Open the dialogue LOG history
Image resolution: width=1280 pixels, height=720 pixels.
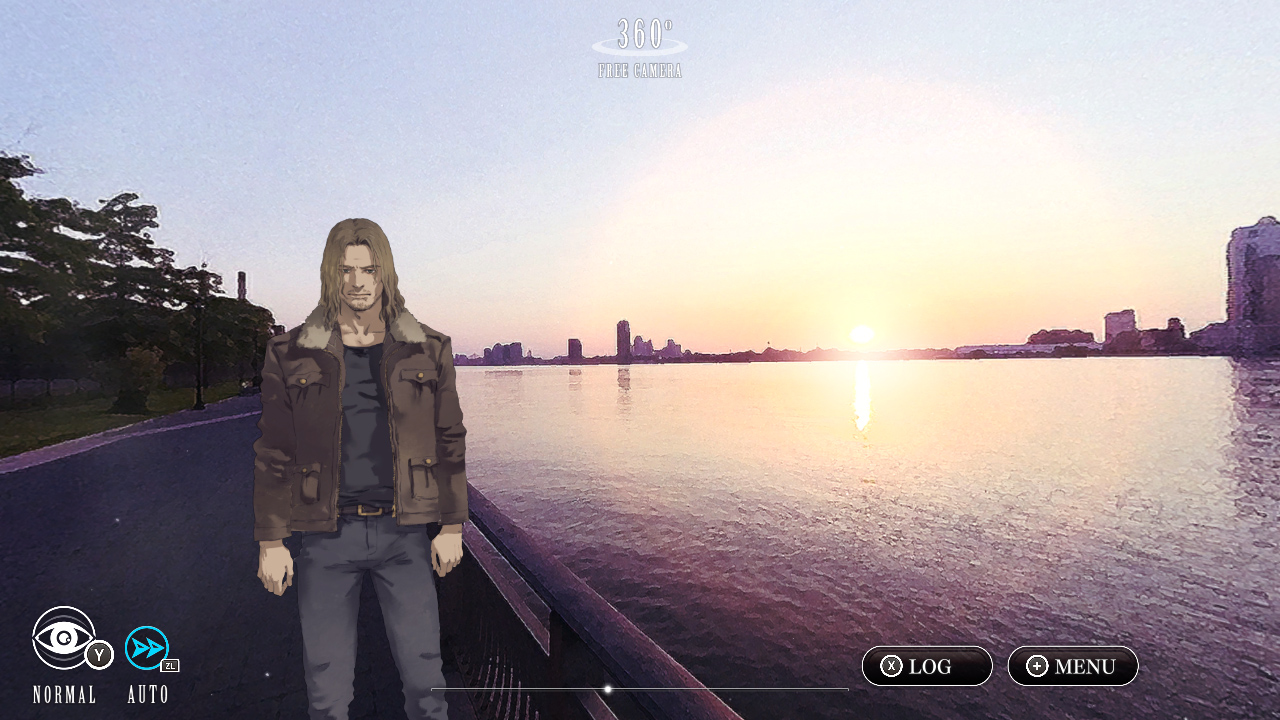pyautogui.click(x=926, y=666)
